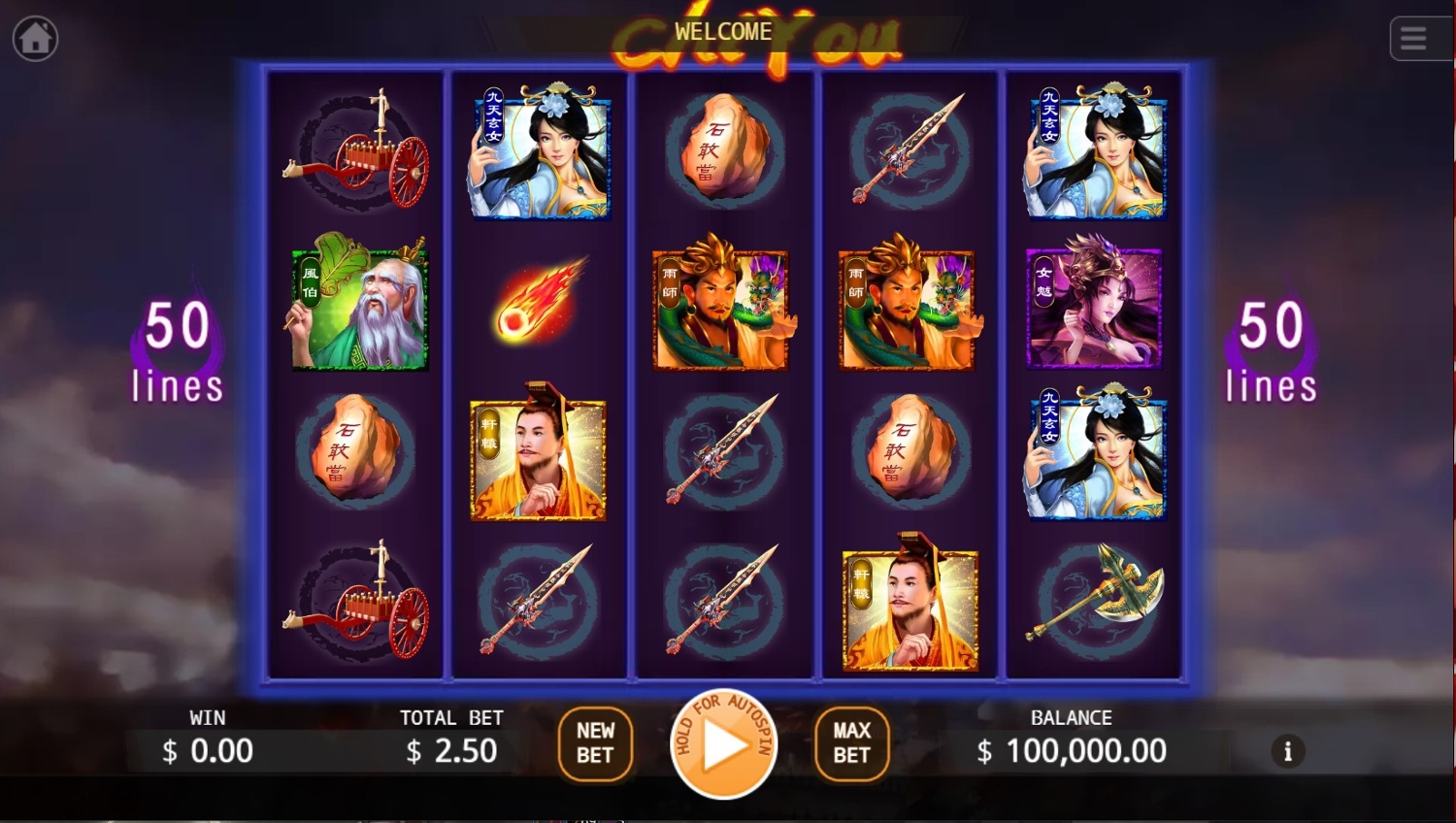Go to the home screen
The height and width of the screenshot is (823, 1456).
pos(36,39)
